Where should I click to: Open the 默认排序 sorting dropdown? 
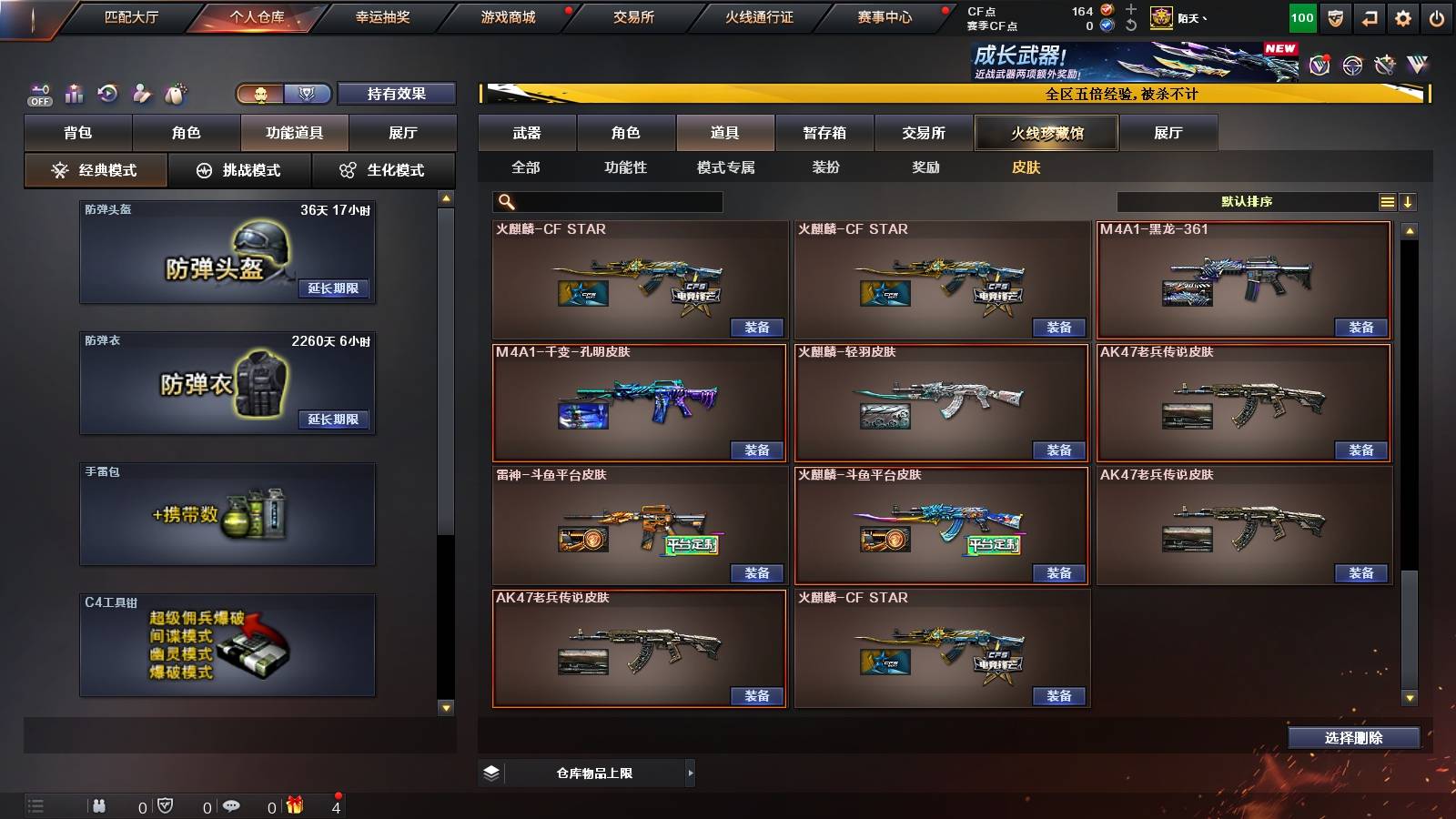1247,201
